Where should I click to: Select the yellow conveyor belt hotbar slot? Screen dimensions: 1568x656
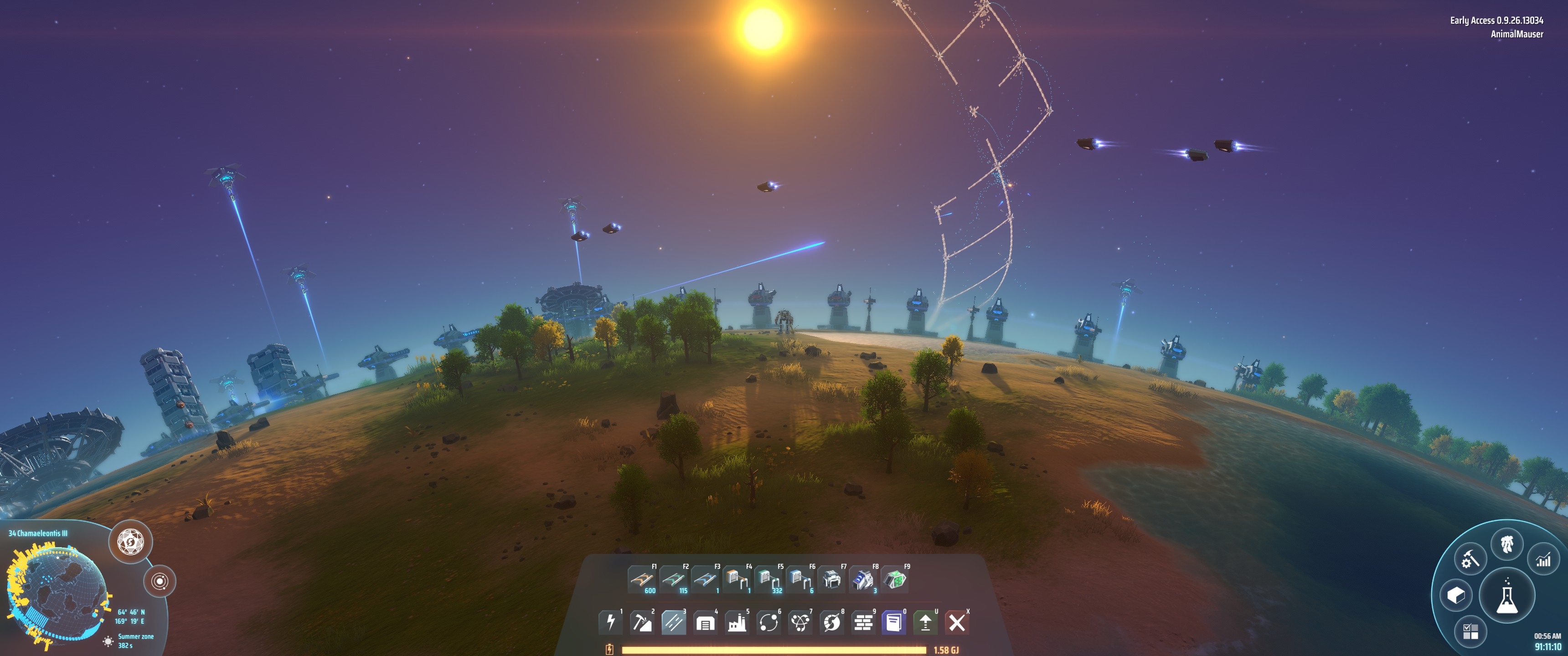pyautogui.click(x=641, y=579)
